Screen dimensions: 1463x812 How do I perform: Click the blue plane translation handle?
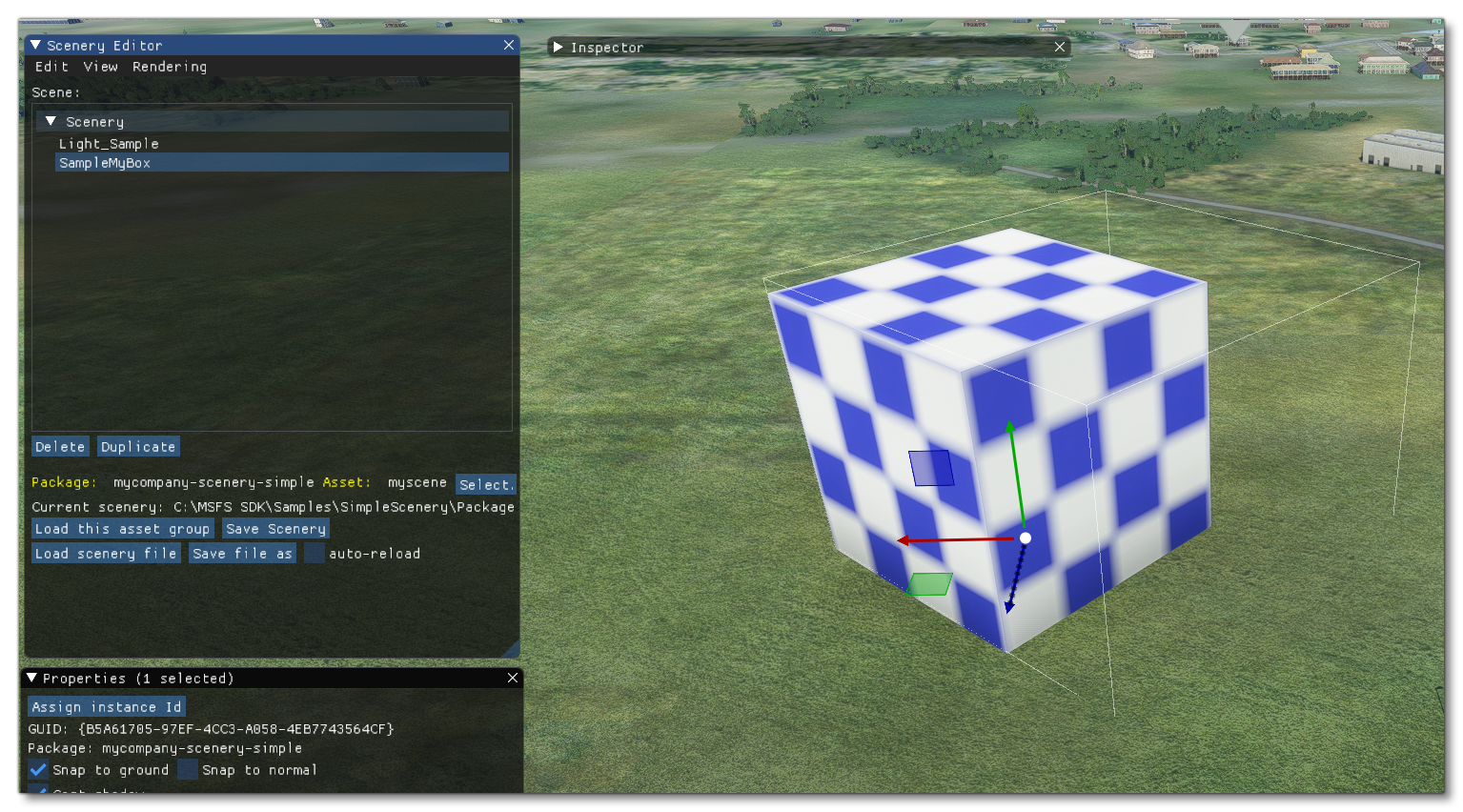click(932, 467)
